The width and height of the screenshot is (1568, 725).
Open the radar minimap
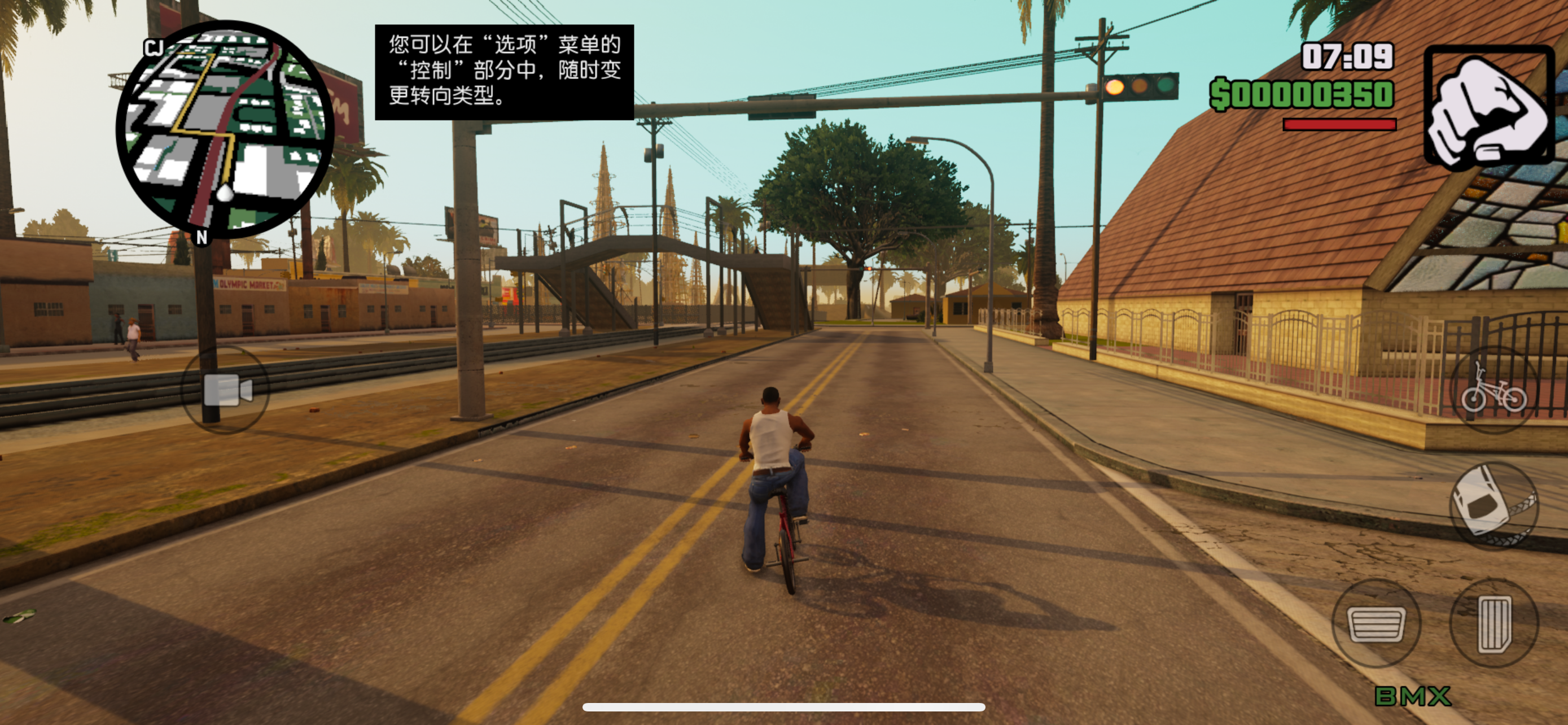[x=224, y=129]
